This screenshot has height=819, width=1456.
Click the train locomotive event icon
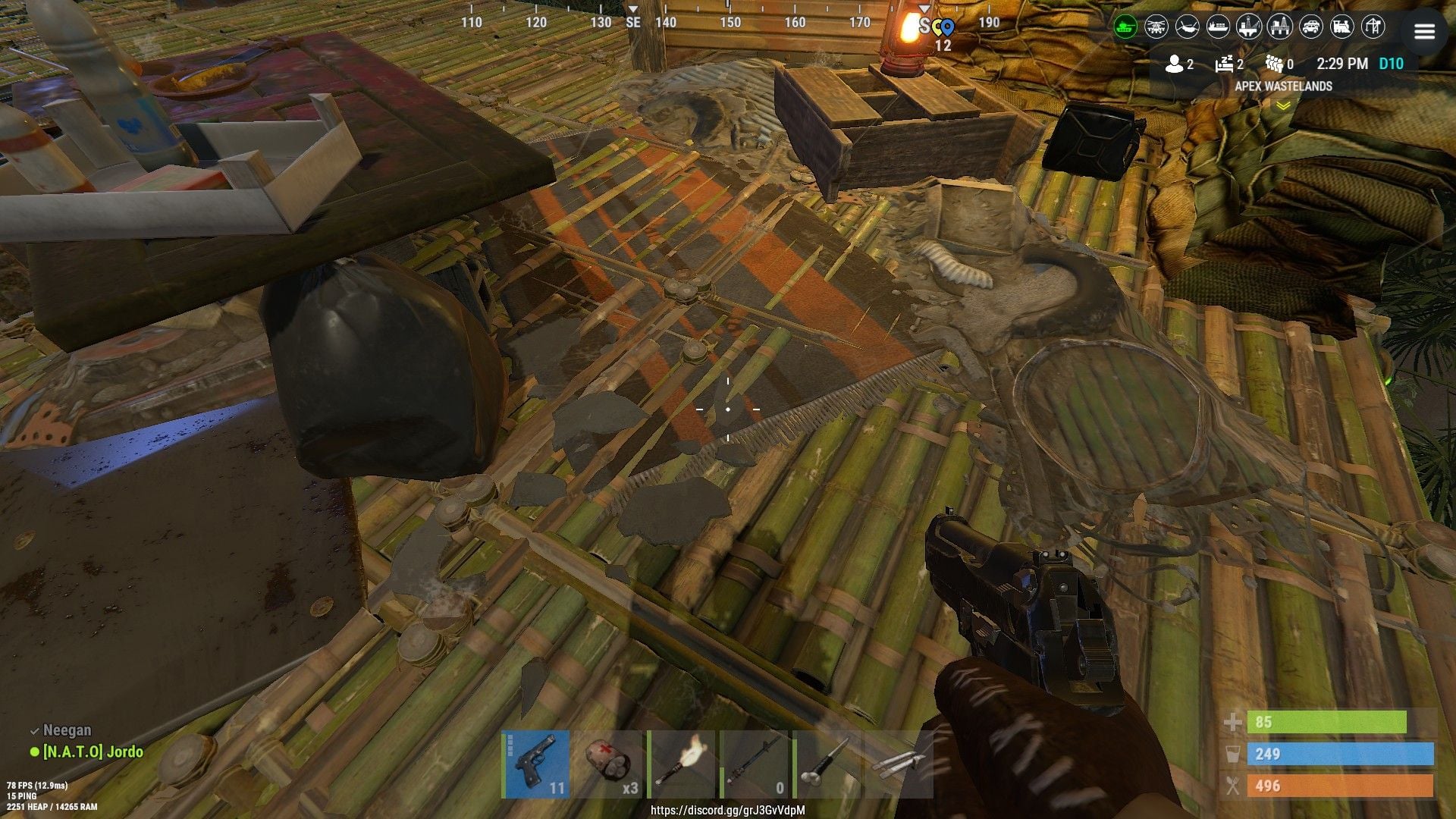[1341, 27]
